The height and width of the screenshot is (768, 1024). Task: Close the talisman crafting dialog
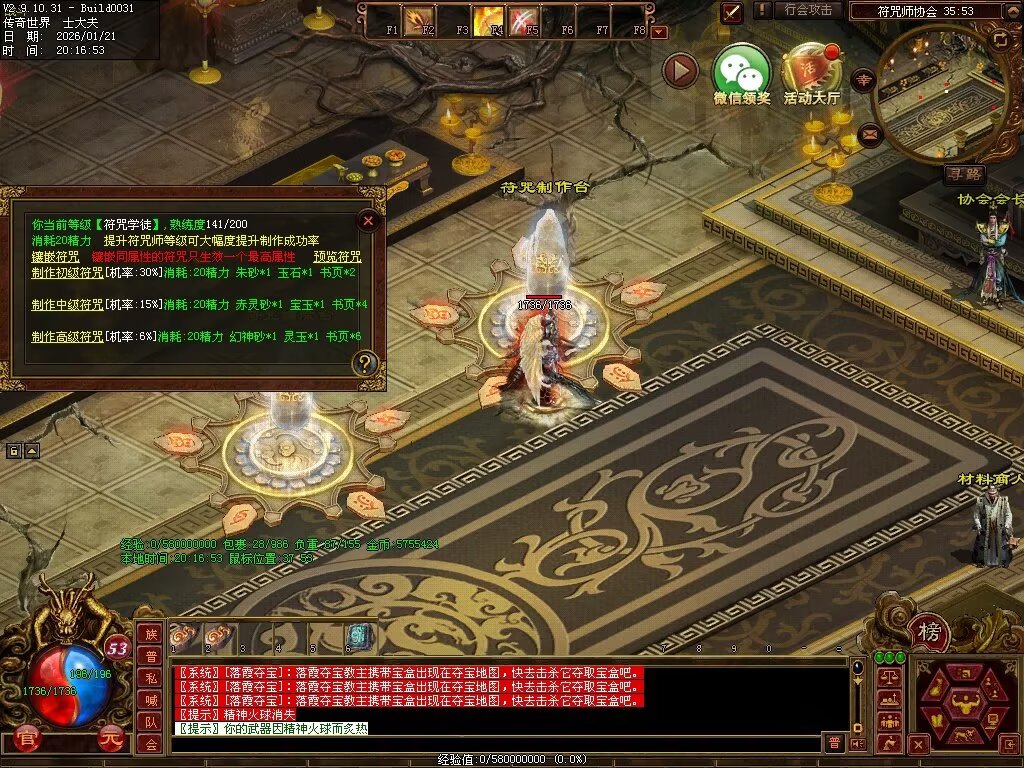click(368, 221)
